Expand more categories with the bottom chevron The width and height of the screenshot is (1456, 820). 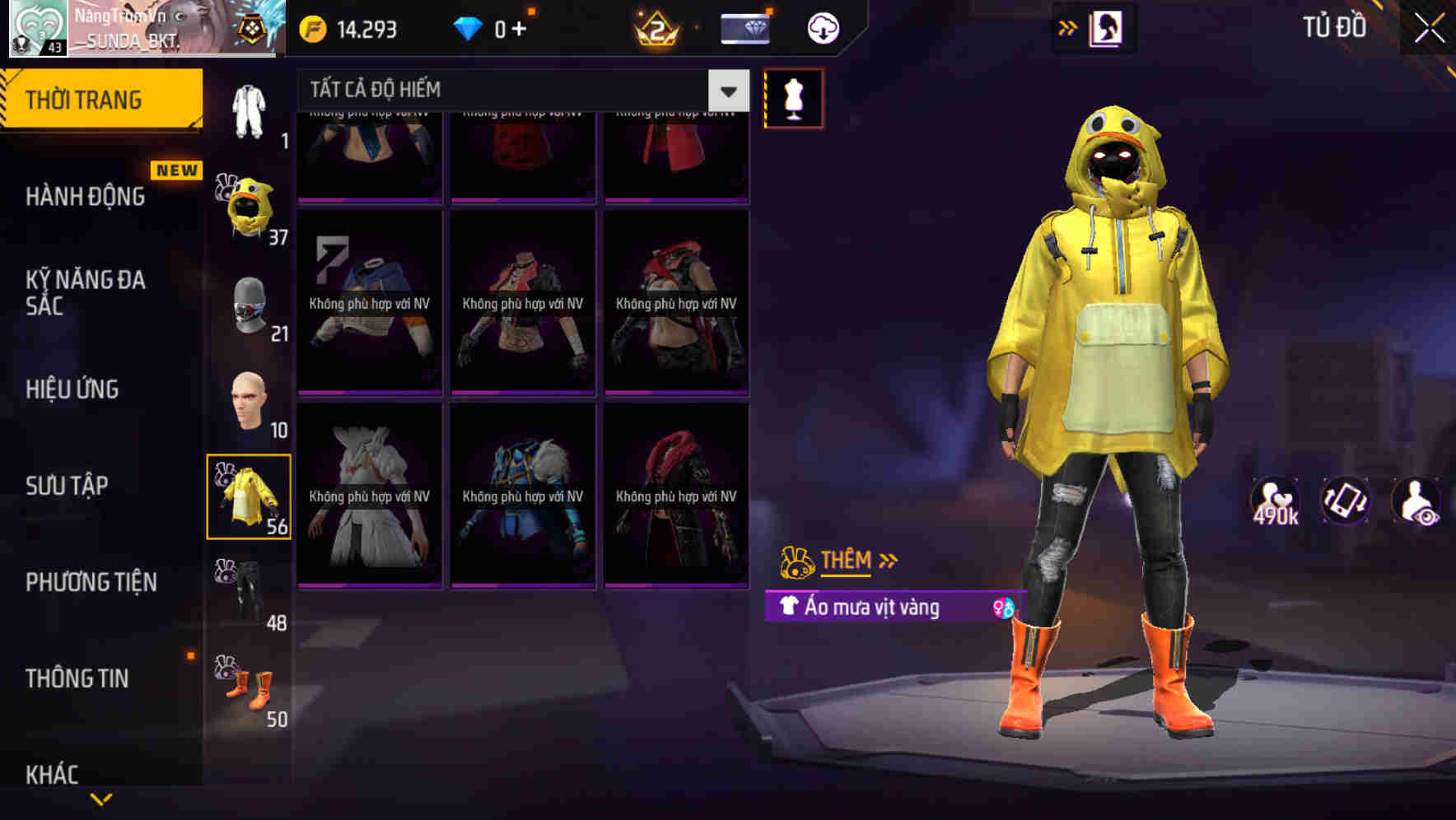coord(101,800)
